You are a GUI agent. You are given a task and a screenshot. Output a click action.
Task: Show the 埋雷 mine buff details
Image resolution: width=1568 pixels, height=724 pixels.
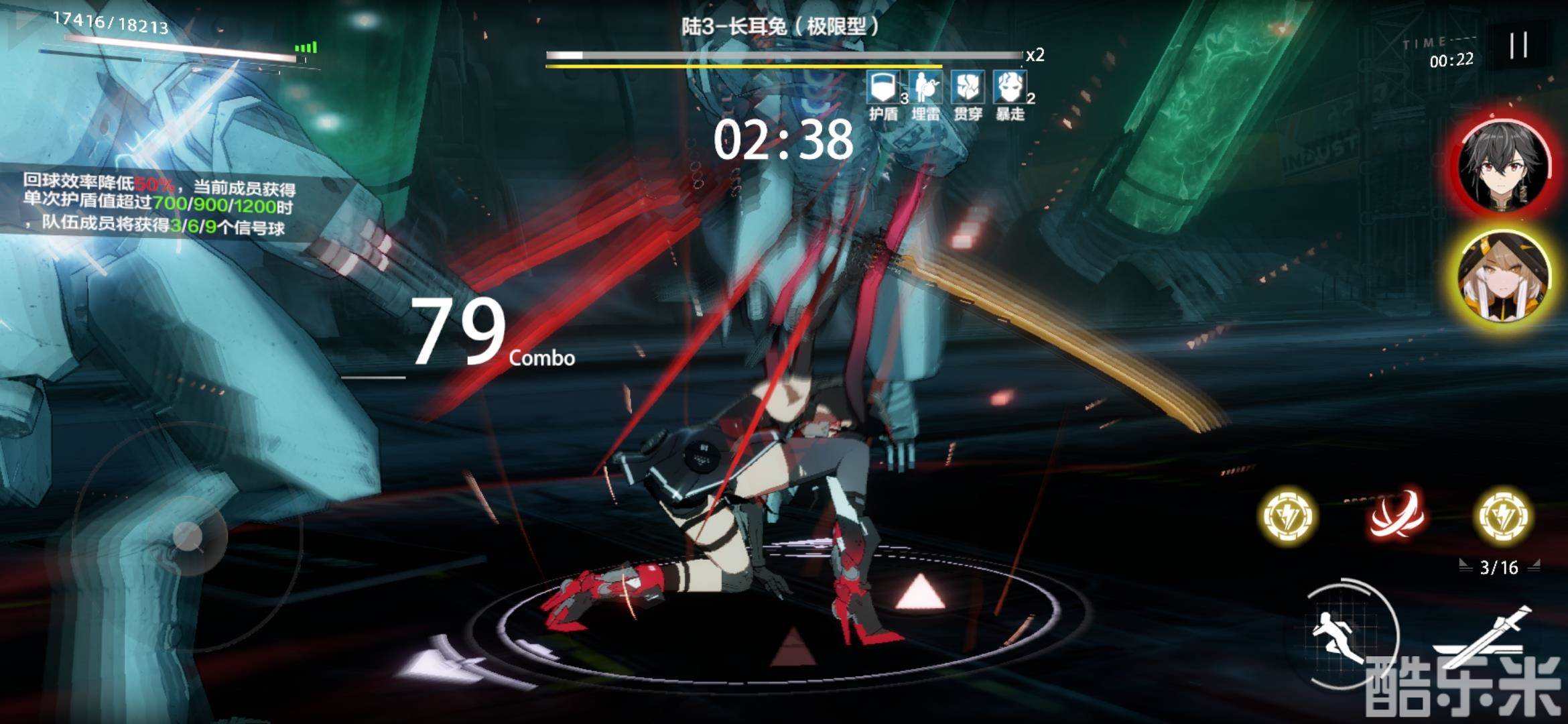[925, 88]
